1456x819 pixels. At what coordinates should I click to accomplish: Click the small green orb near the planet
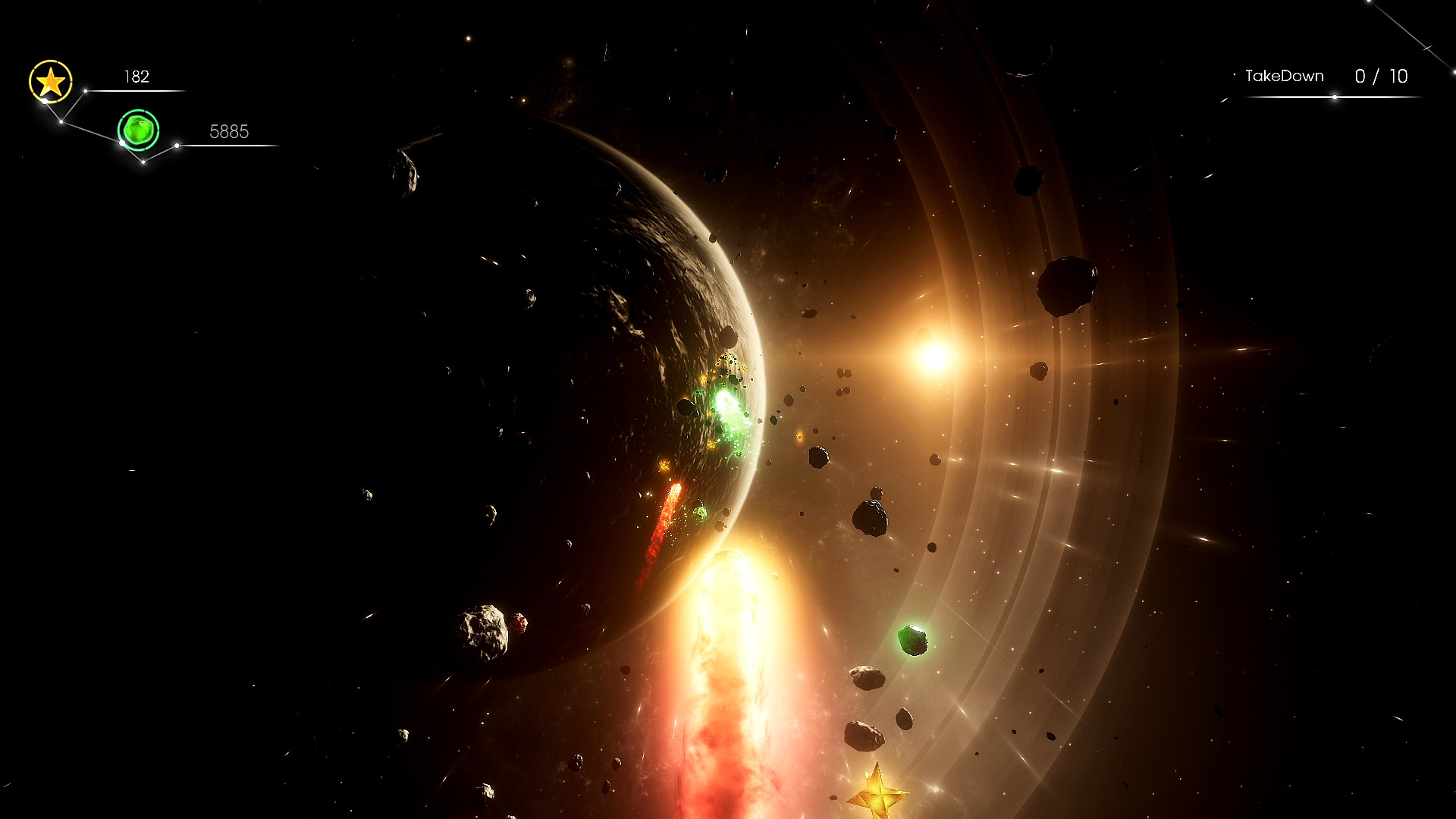click(x=701, y=513)
